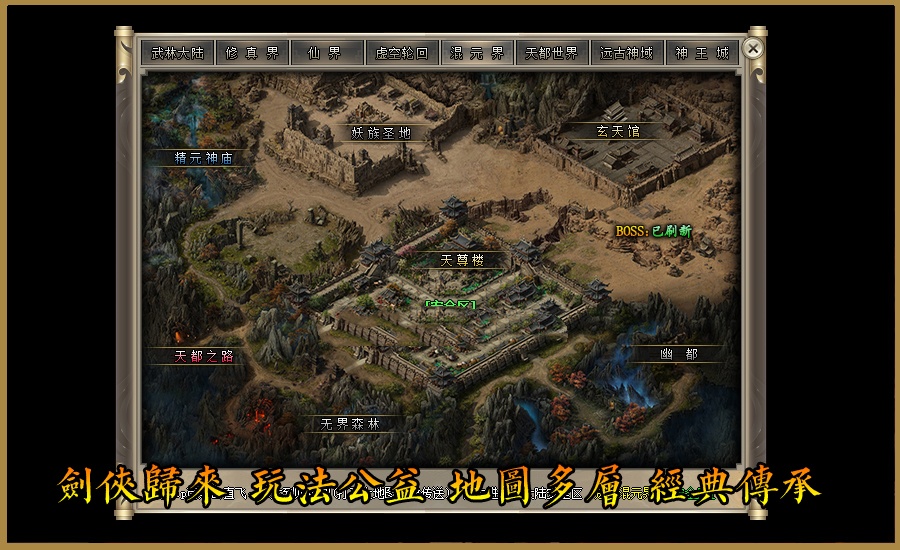Click the 天都之路 map label
This screenshot has width=900, height=550.
pos(203,355)
